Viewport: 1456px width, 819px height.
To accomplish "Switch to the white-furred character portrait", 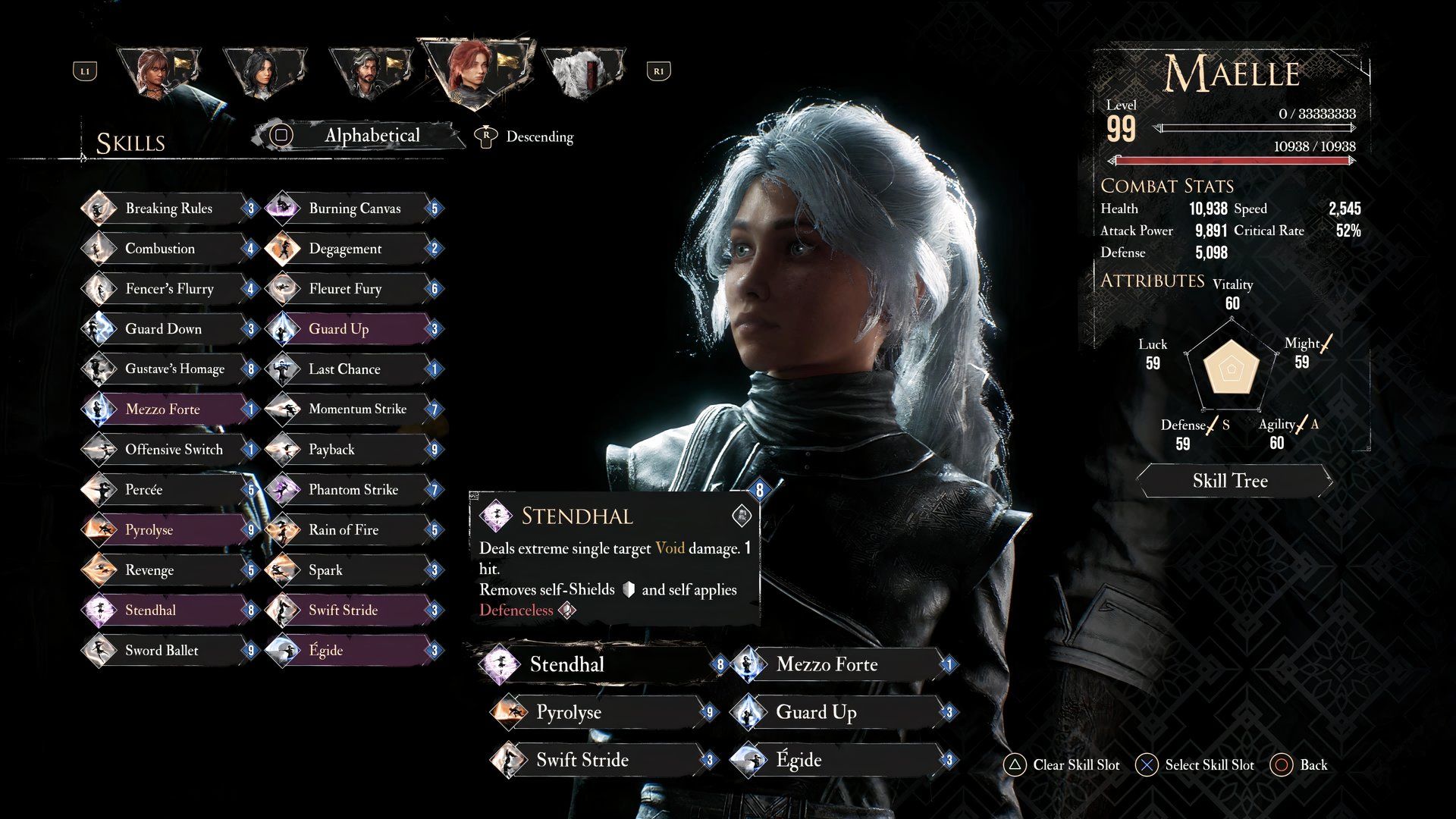I will pyautogui.click(x=582, y=72).
